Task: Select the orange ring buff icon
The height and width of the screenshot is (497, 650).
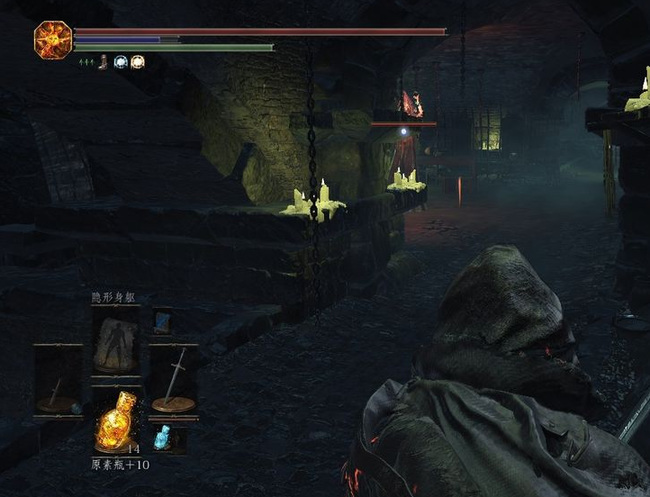Action: pos(137,62)
